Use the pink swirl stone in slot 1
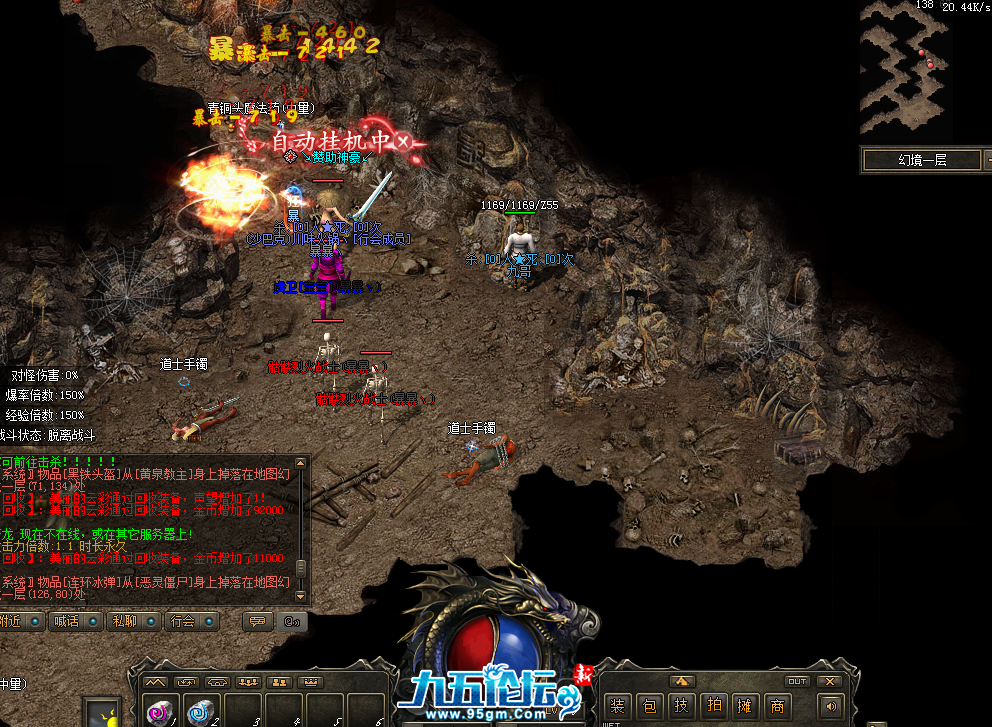Image resolution: width=992 pixels, height=727 pixels. tap(159, 711)
